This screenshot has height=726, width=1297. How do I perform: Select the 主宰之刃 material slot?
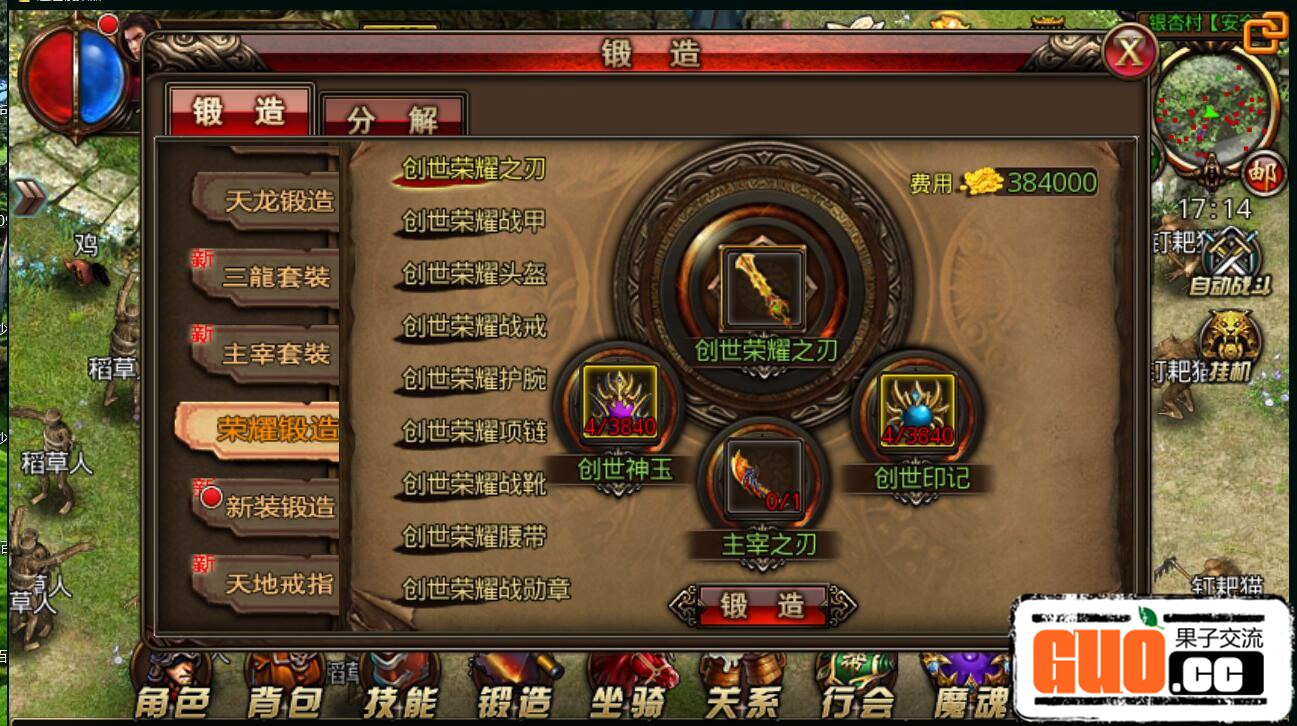764,476
